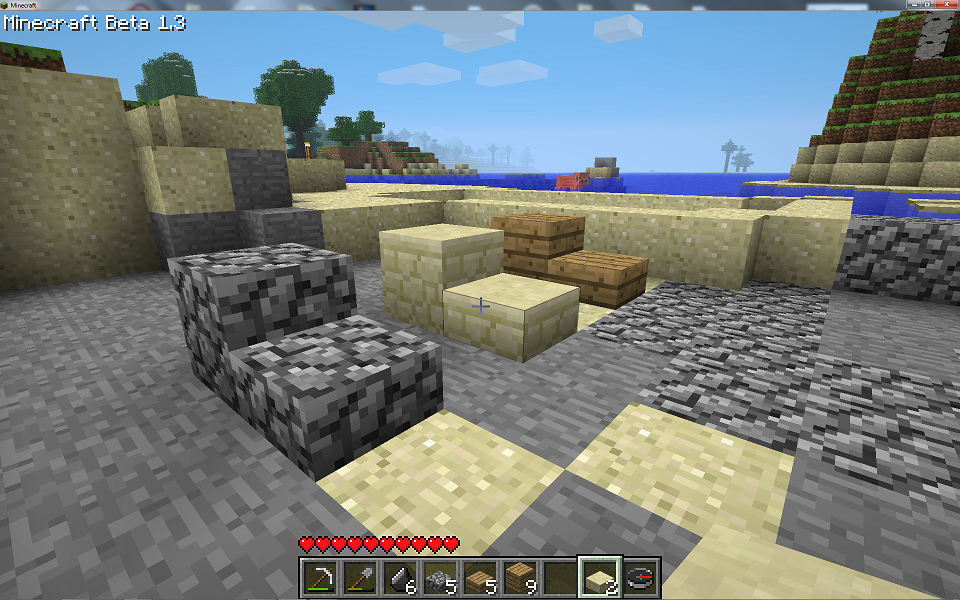Pick the wooden slab stack of 5
The image size is (960, 600).
(x=480, y=577)
